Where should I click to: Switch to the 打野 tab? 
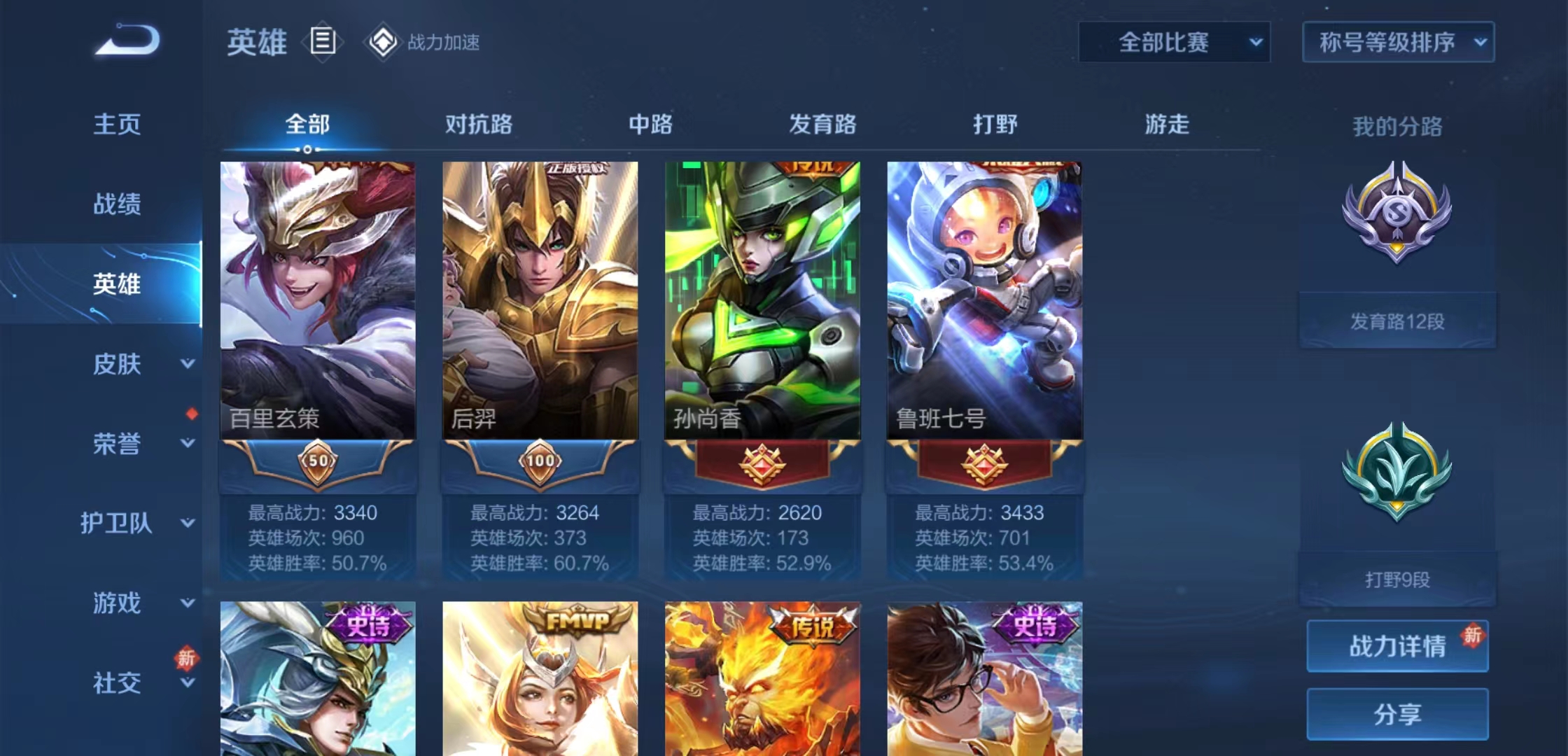coord(994,125)
